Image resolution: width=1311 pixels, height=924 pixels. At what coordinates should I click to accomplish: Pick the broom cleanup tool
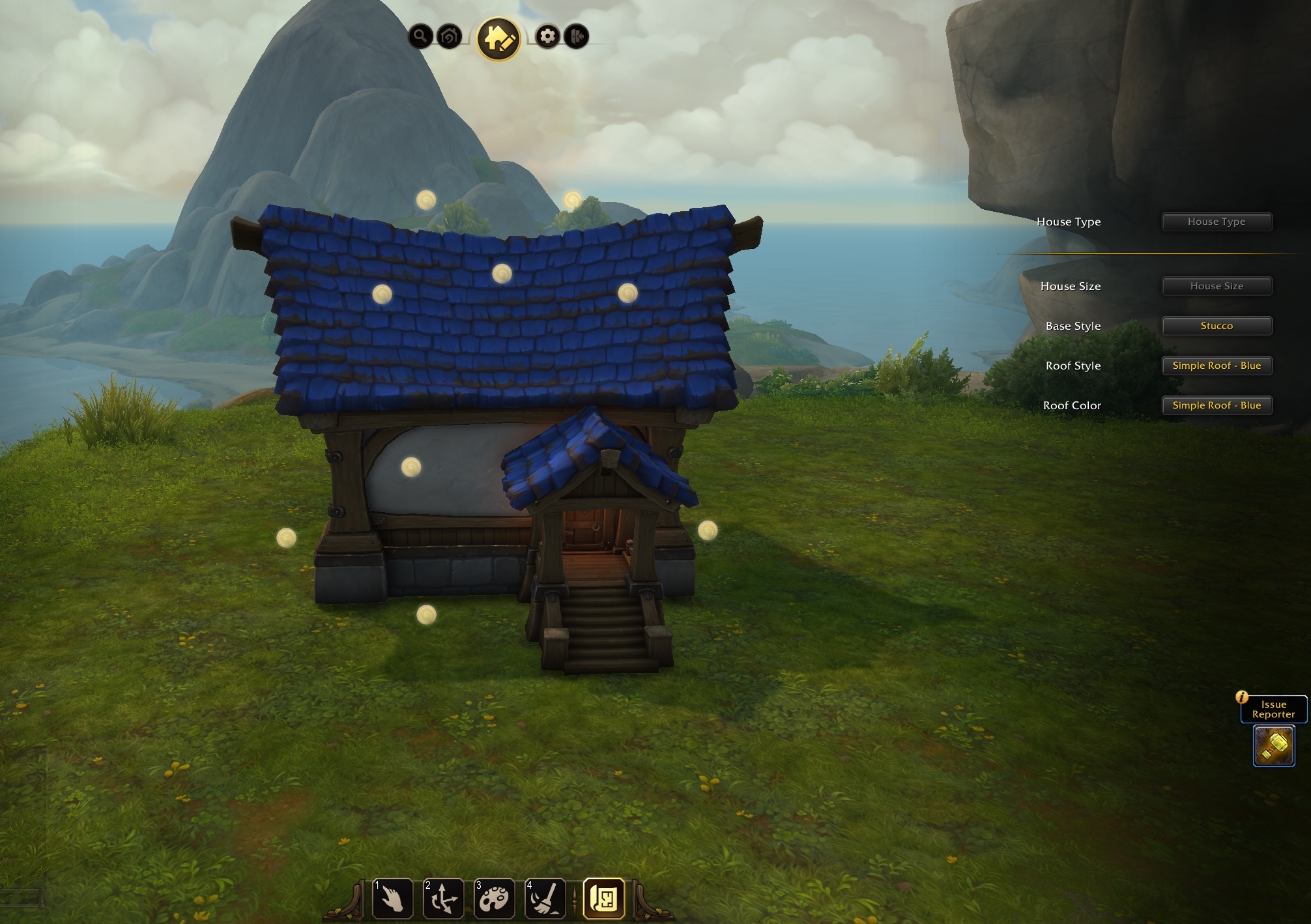[545, 899]
